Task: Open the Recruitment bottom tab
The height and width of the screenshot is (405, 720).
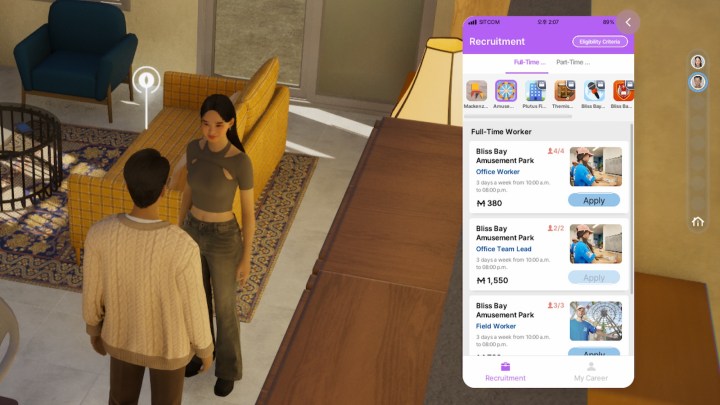Action: [505, 371]
